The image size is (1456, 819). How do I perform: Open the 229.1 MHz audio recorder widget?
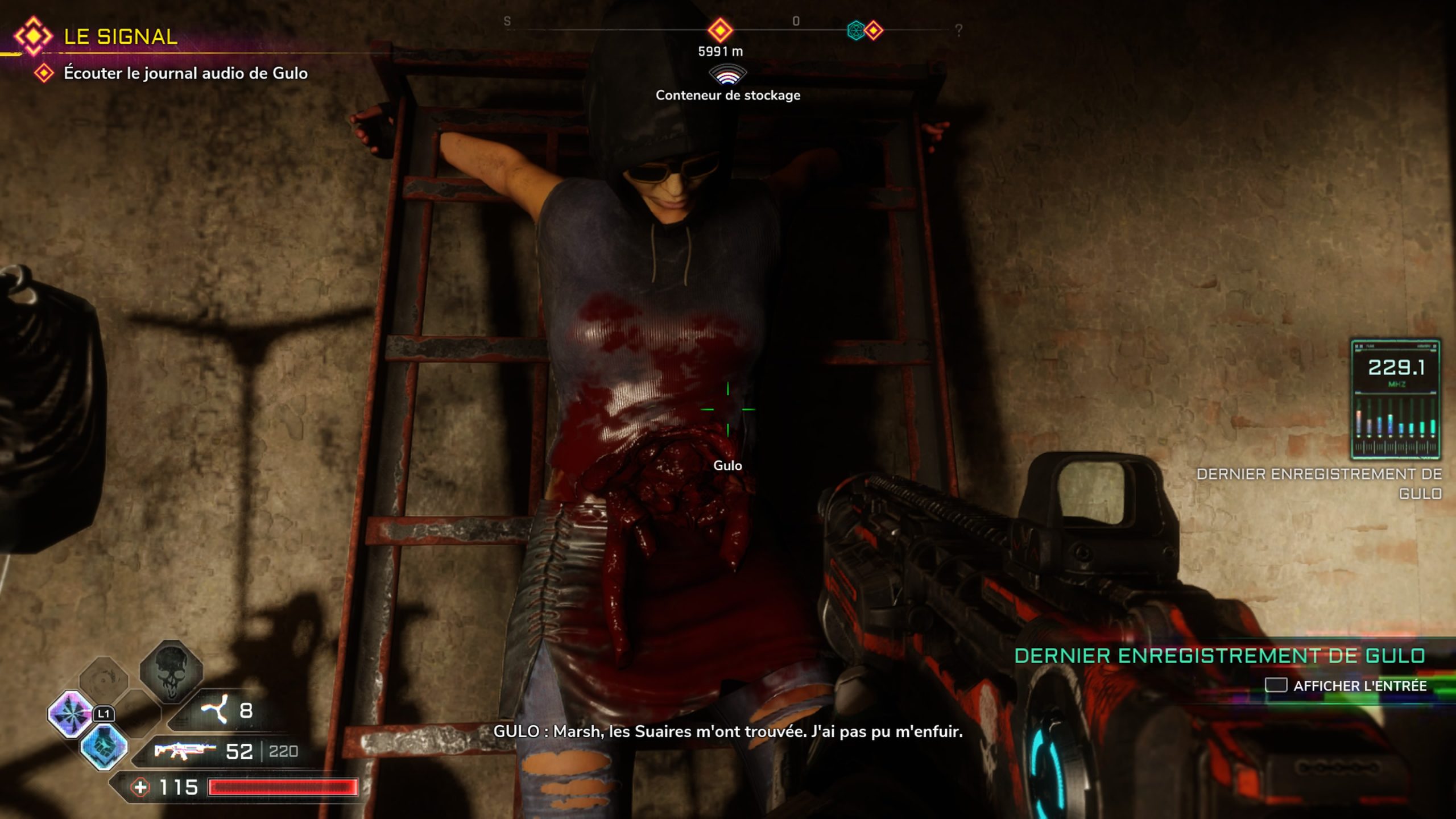pyautogui.click(x=1396, y=399)
